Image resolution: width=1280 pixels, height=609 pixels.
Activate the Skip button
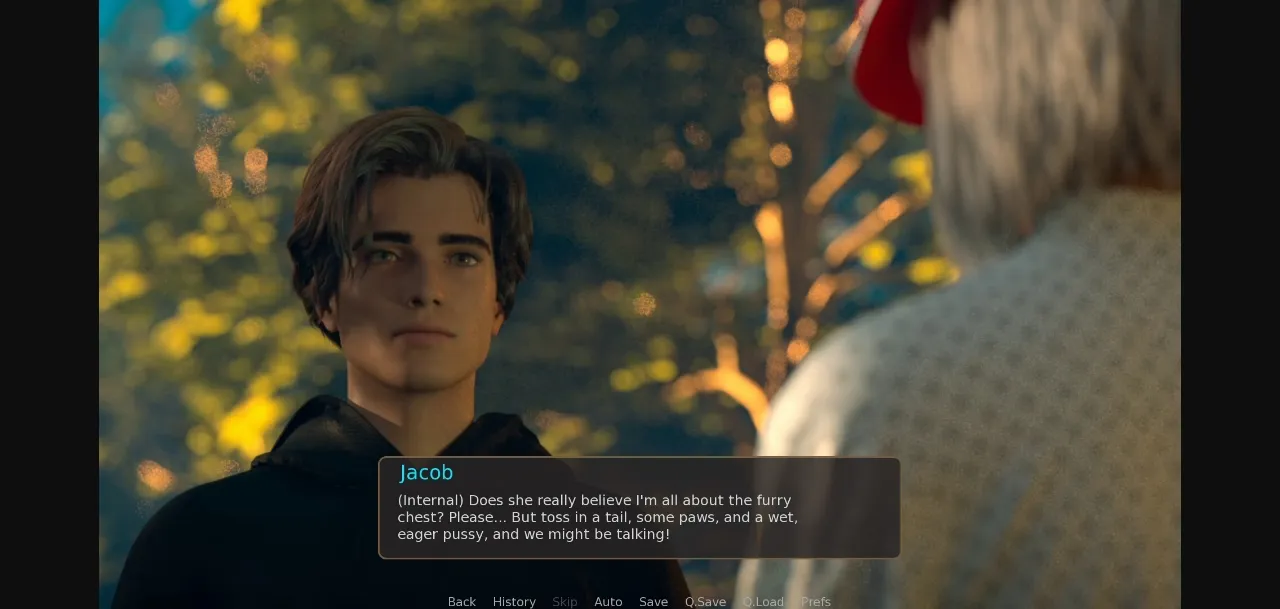pos(565,601)
